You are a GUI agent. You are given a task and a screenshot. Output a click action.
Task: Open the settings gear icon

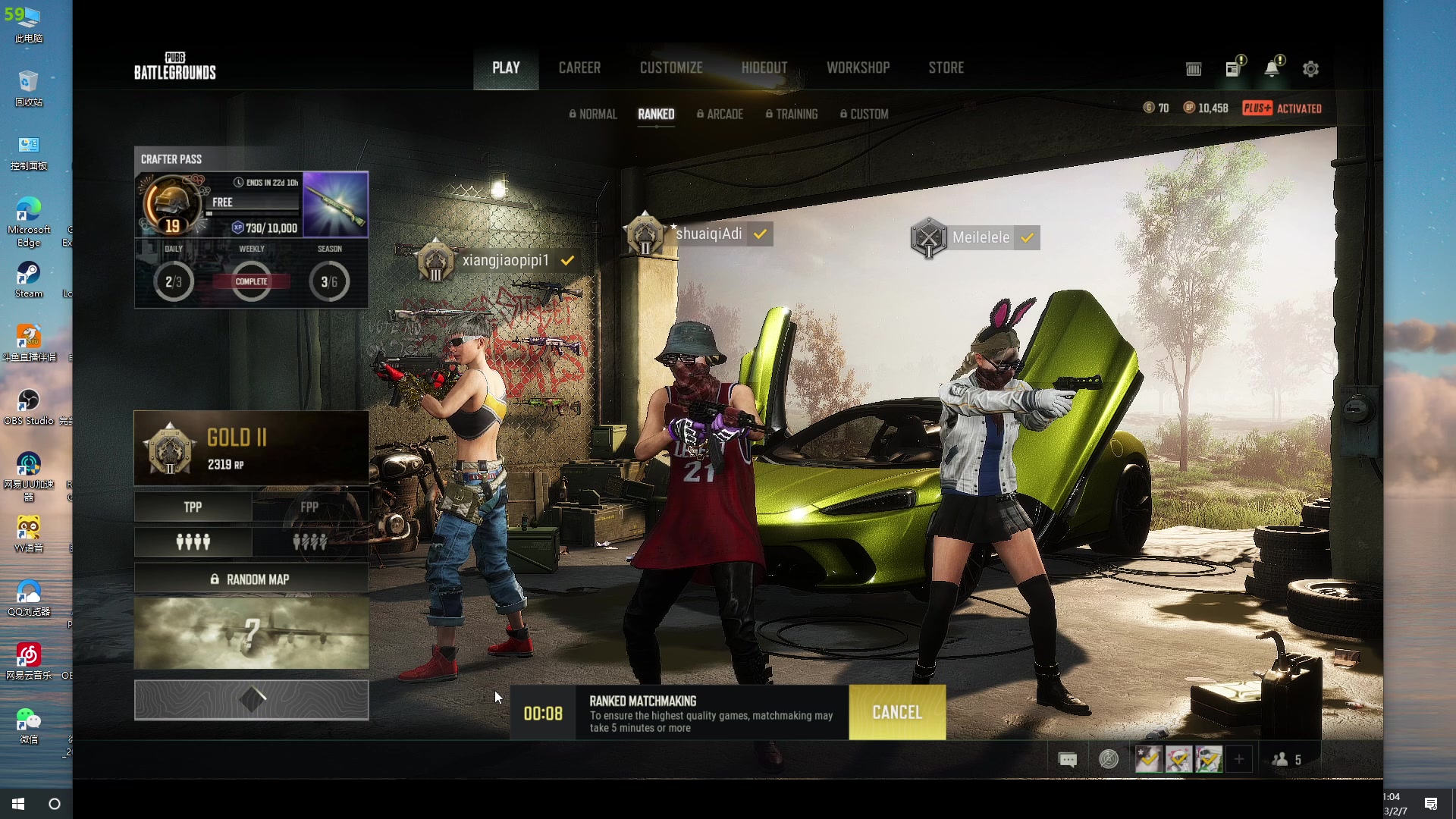(1310, 69)
